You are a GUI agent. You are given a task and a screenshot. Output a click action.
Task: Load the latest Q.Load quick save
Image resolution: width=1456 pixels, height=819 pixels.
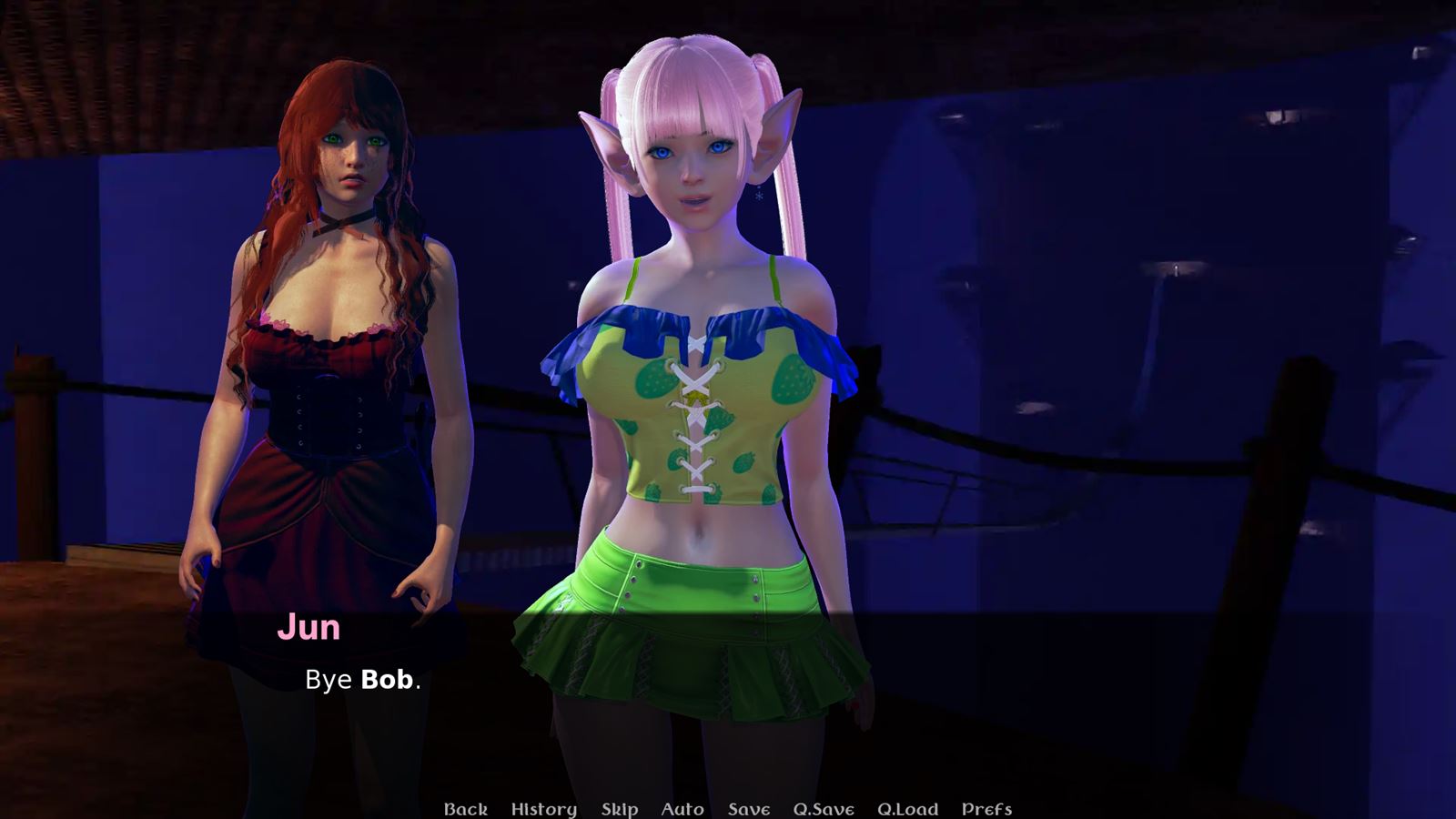(910, 808)
